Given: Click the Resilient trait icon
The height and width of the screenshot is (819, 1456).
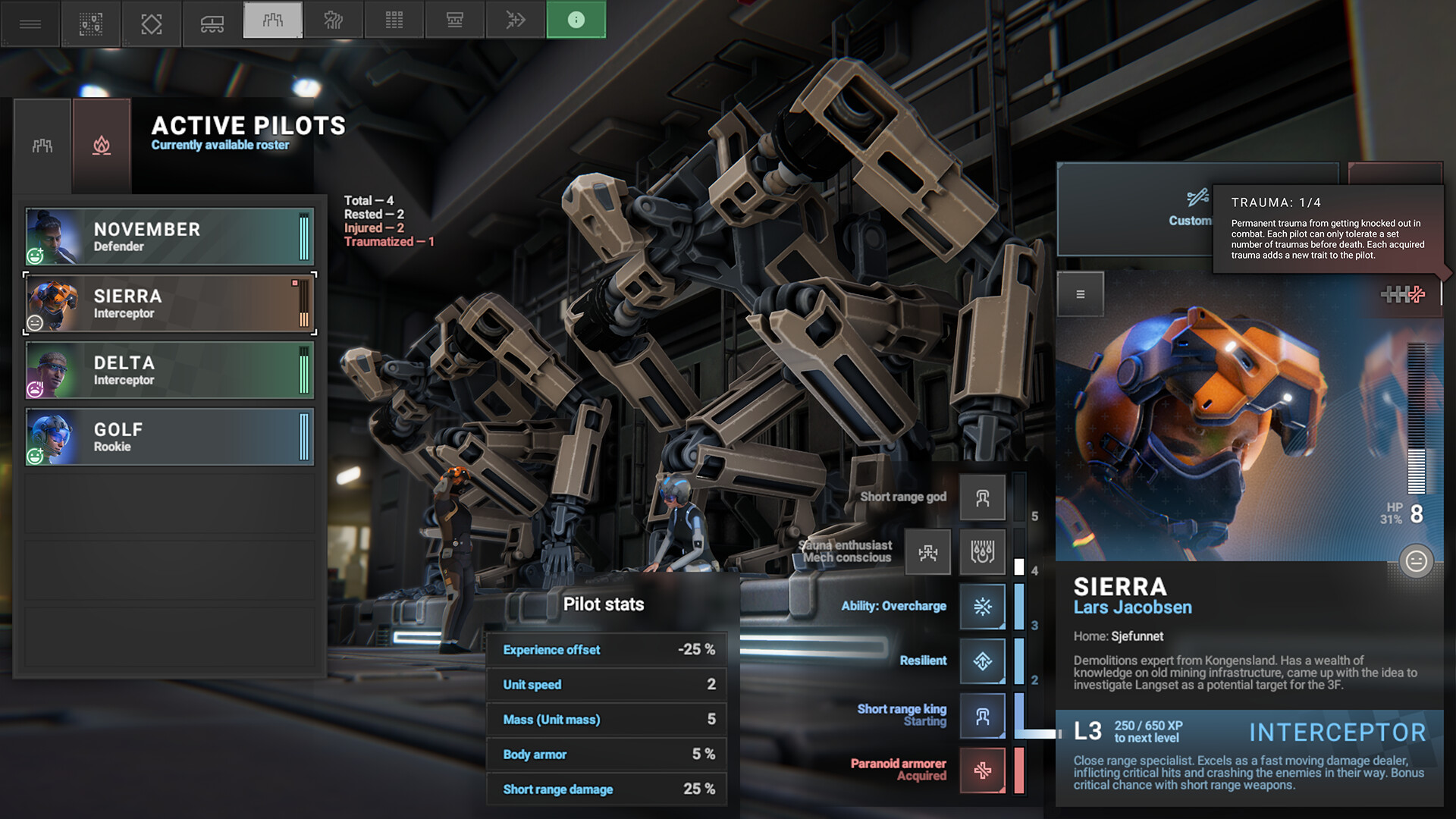Looking at the screenshot, I should point(982,661).
